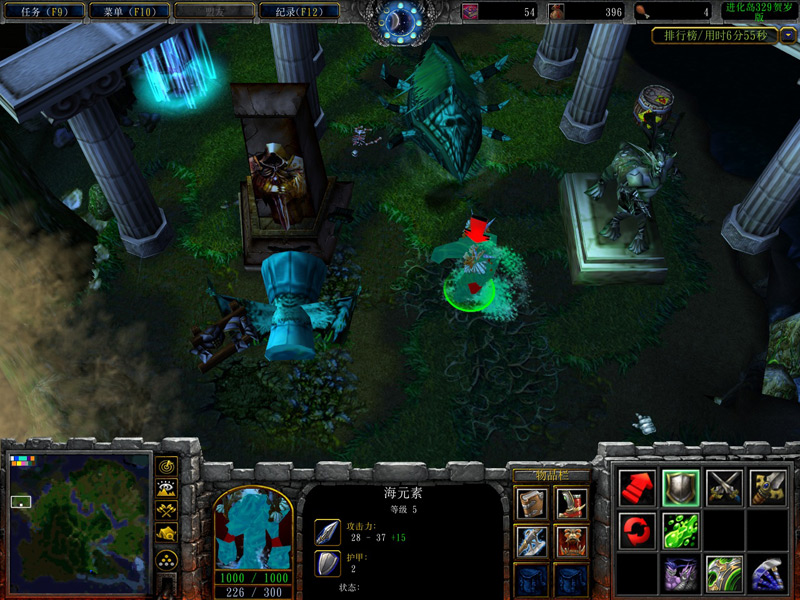
Task: Toggle the minimap creep camp button
Action: pos(167,534)
